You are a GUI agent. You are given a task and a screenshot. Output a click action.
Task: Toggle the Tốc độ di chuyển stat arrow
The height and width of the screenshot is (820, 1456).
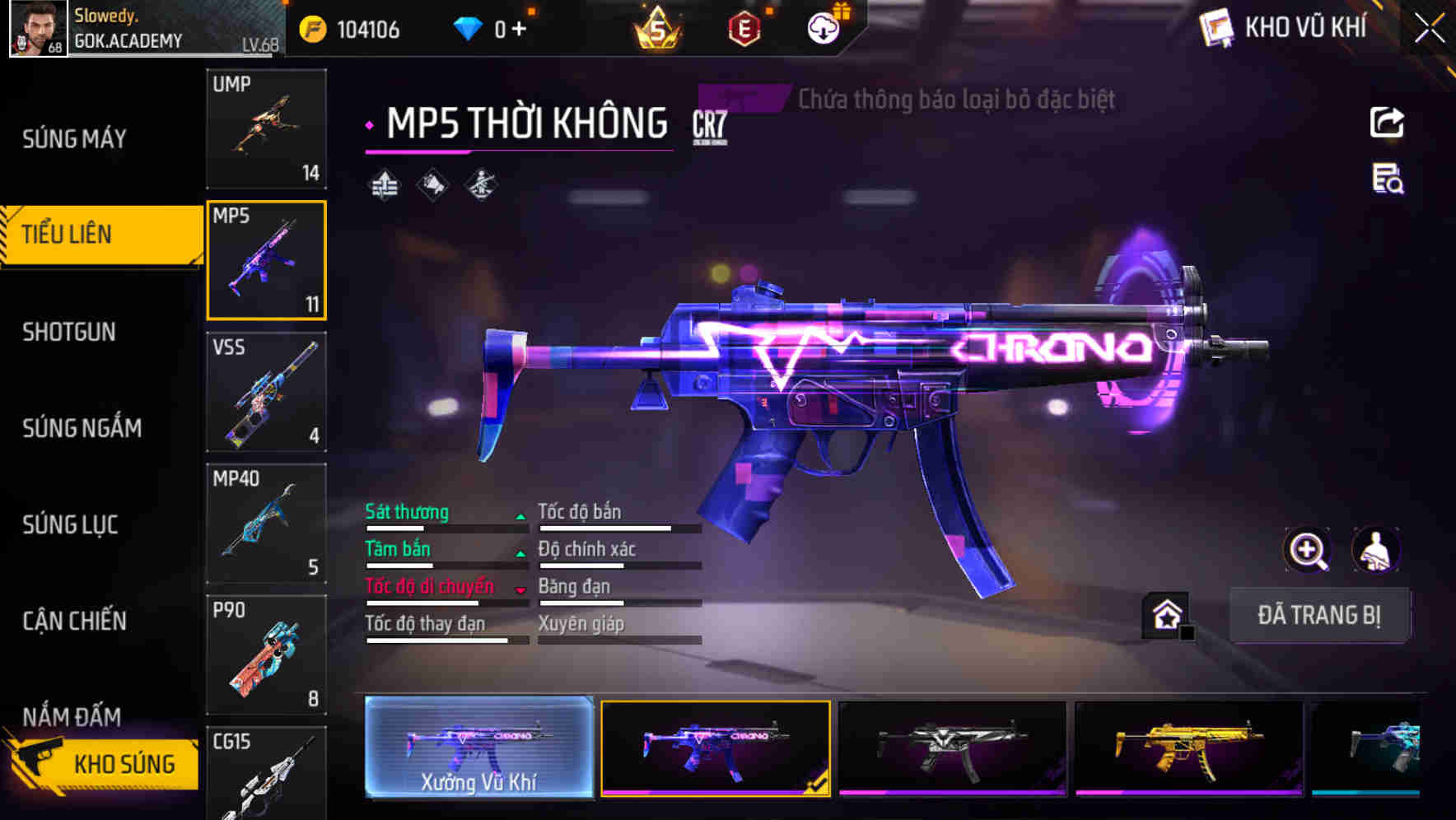(520, 590)
